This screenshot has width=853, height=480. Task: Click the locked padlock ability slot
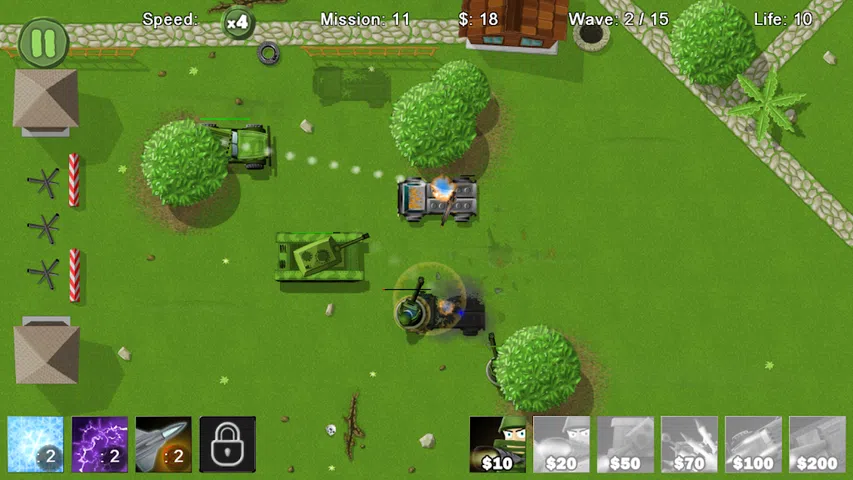(227, 444)
